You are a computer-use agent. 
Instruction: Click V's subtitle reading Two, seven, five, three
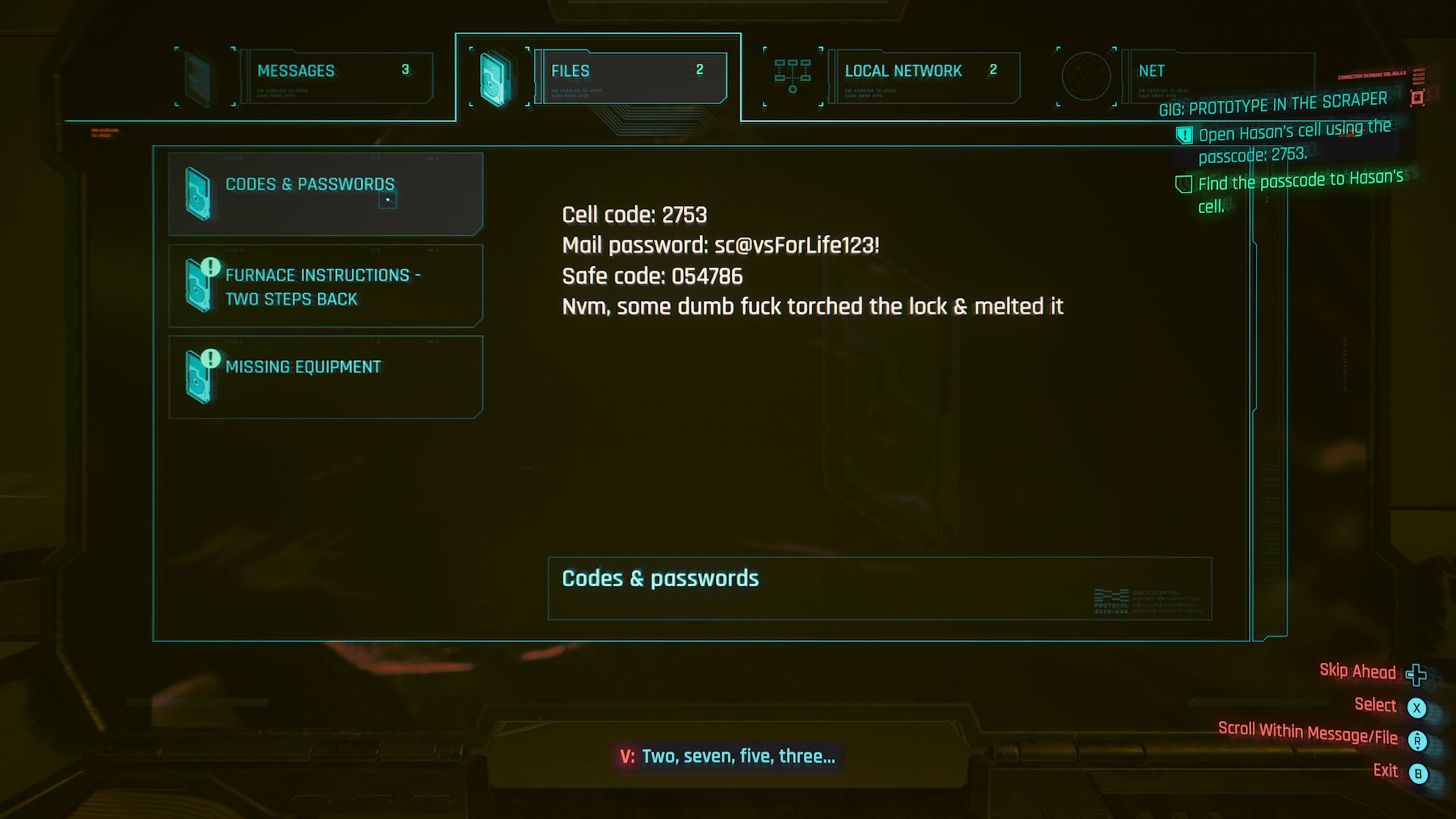click(728, 755)
